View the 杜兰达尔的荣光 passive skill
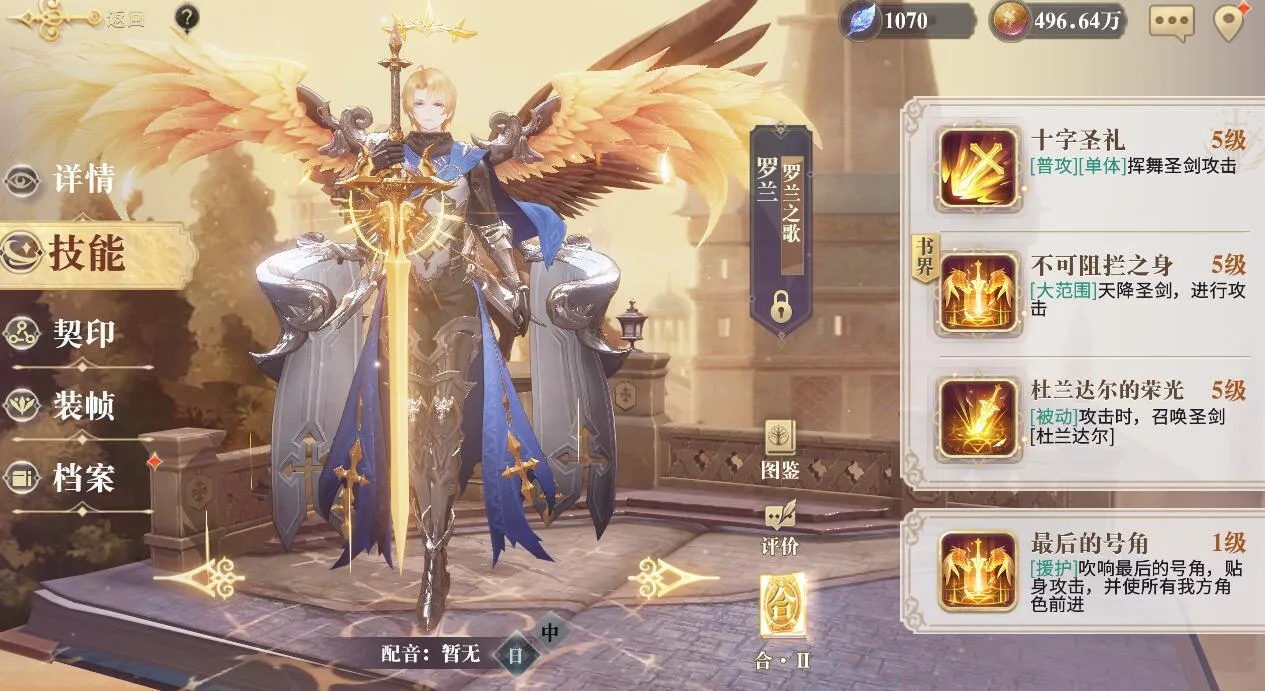 point(979,418)
